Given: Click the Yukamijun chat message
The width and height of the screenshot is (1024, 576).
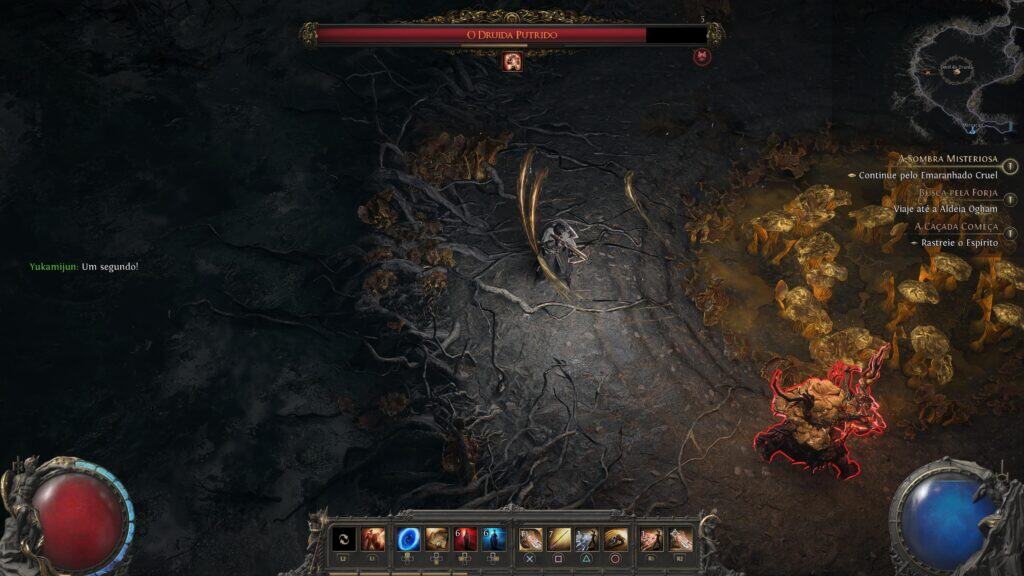Looking at the screenshot, I should point(84,267).
